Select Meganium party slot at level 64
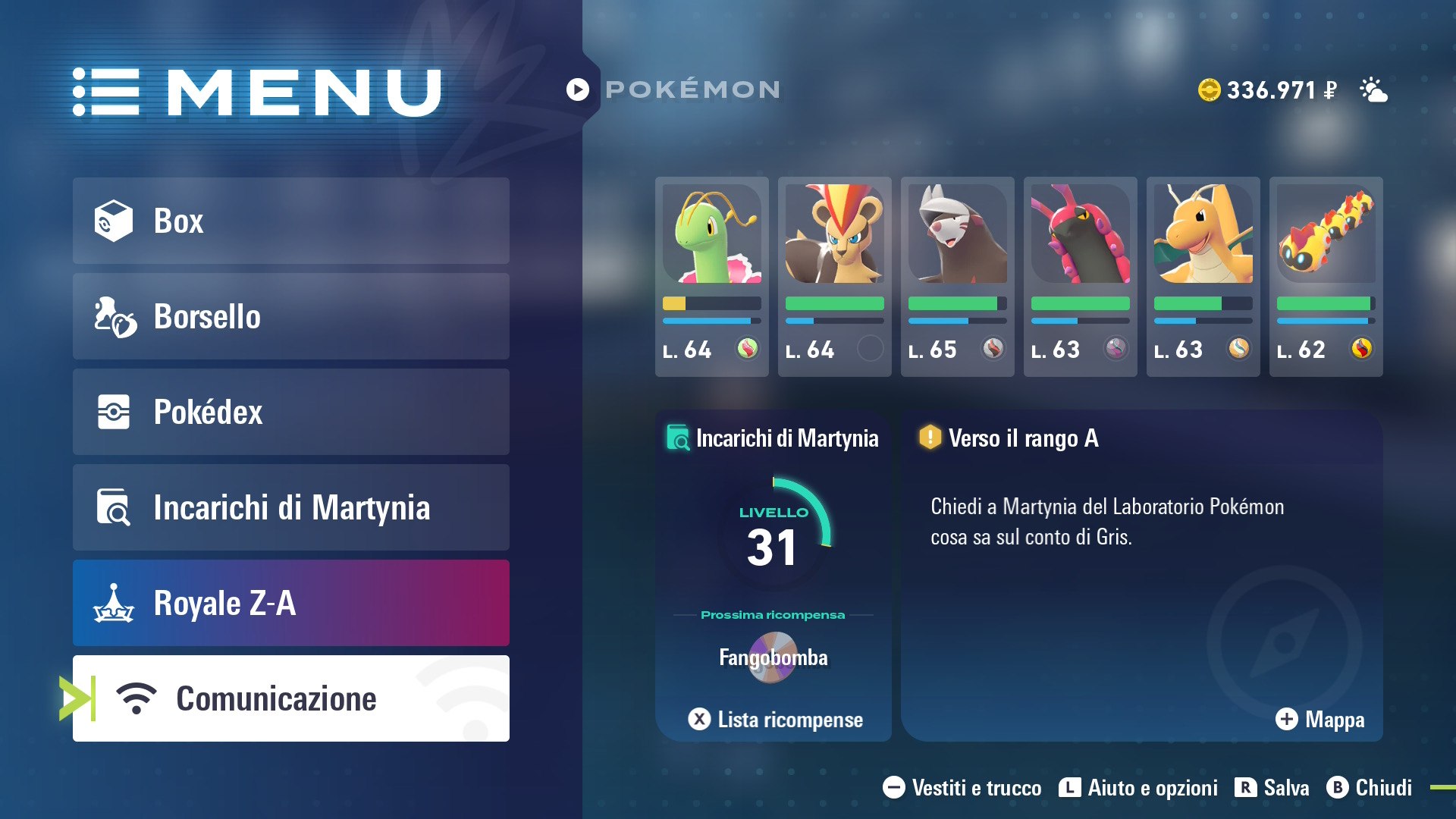The height and width of the screenshot is (819, 1456). pos(711,276)
